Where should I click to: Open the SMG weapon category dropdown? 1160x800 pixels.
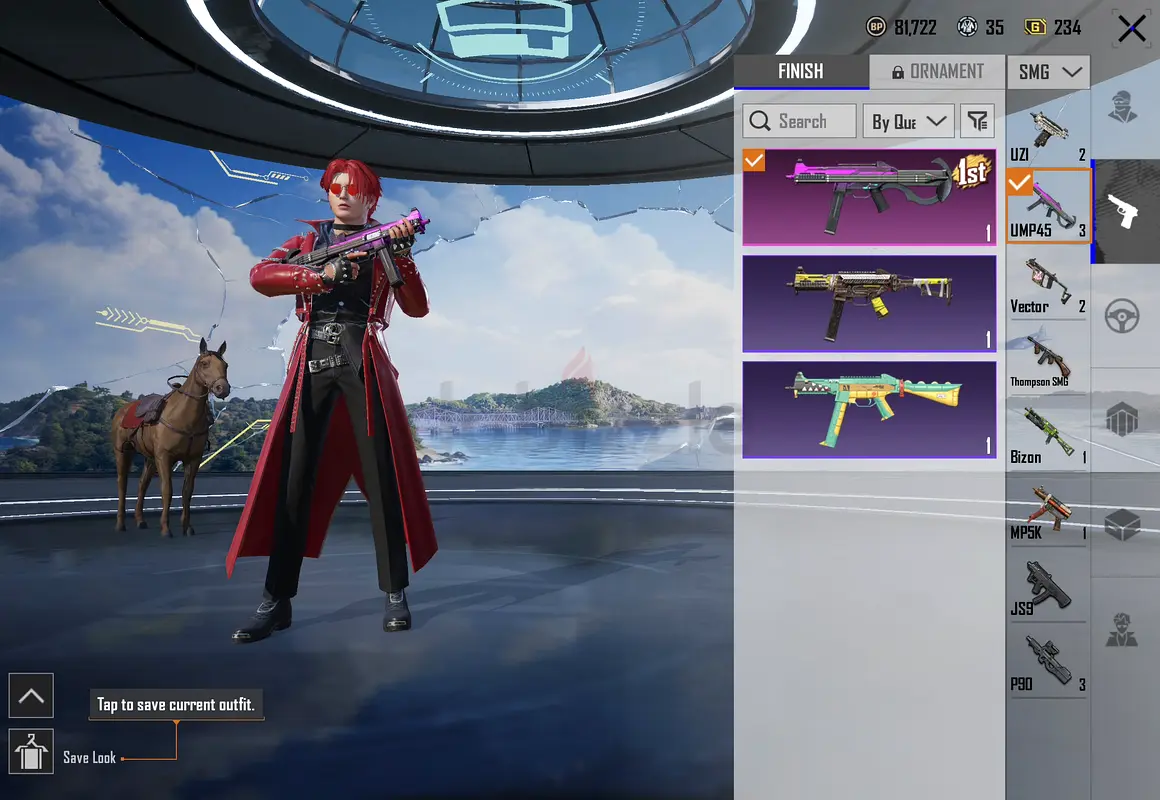point(1048,71)
